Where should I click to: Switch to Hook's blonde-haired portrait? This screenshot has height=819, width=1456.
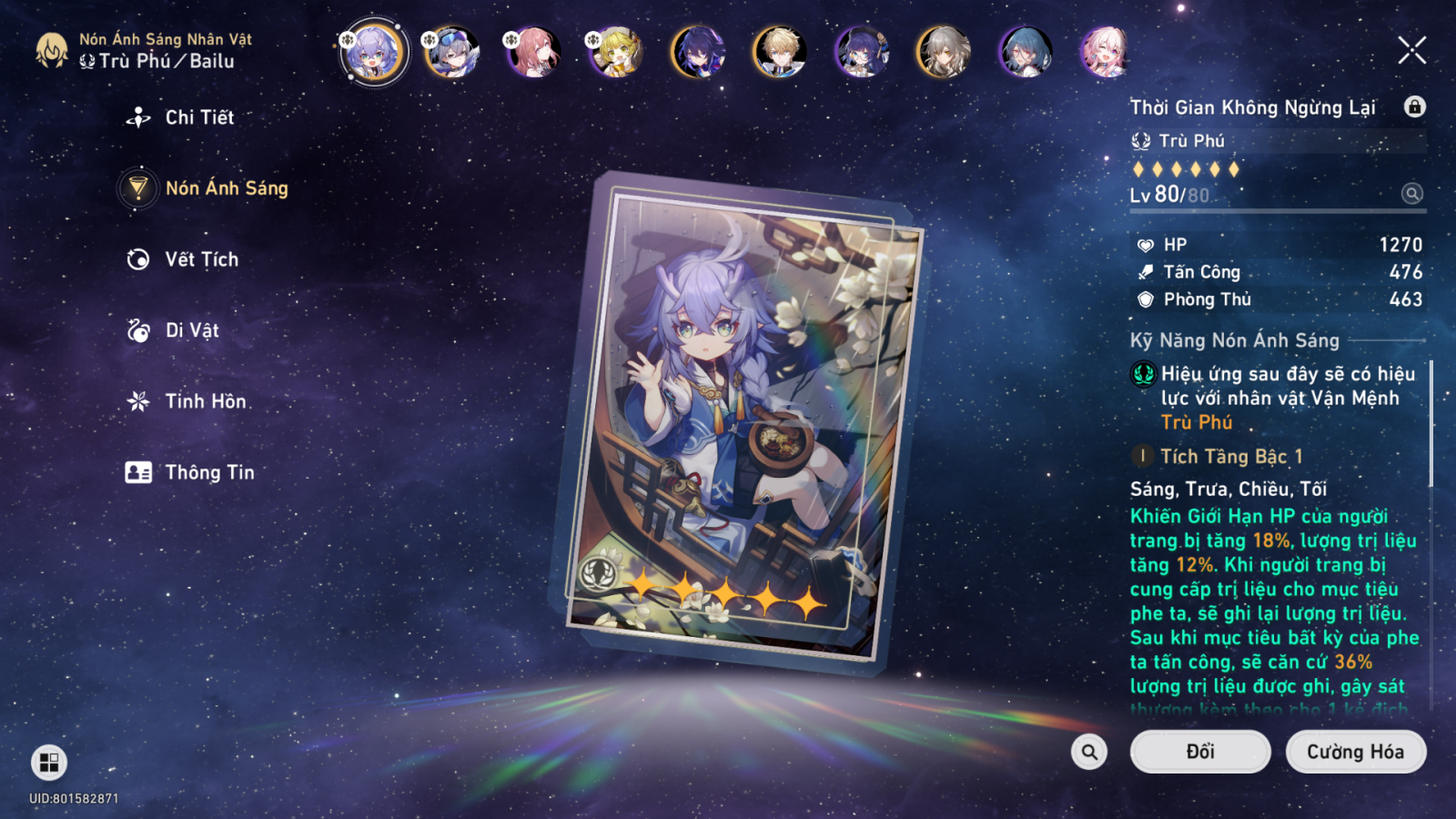click(617, 51)
